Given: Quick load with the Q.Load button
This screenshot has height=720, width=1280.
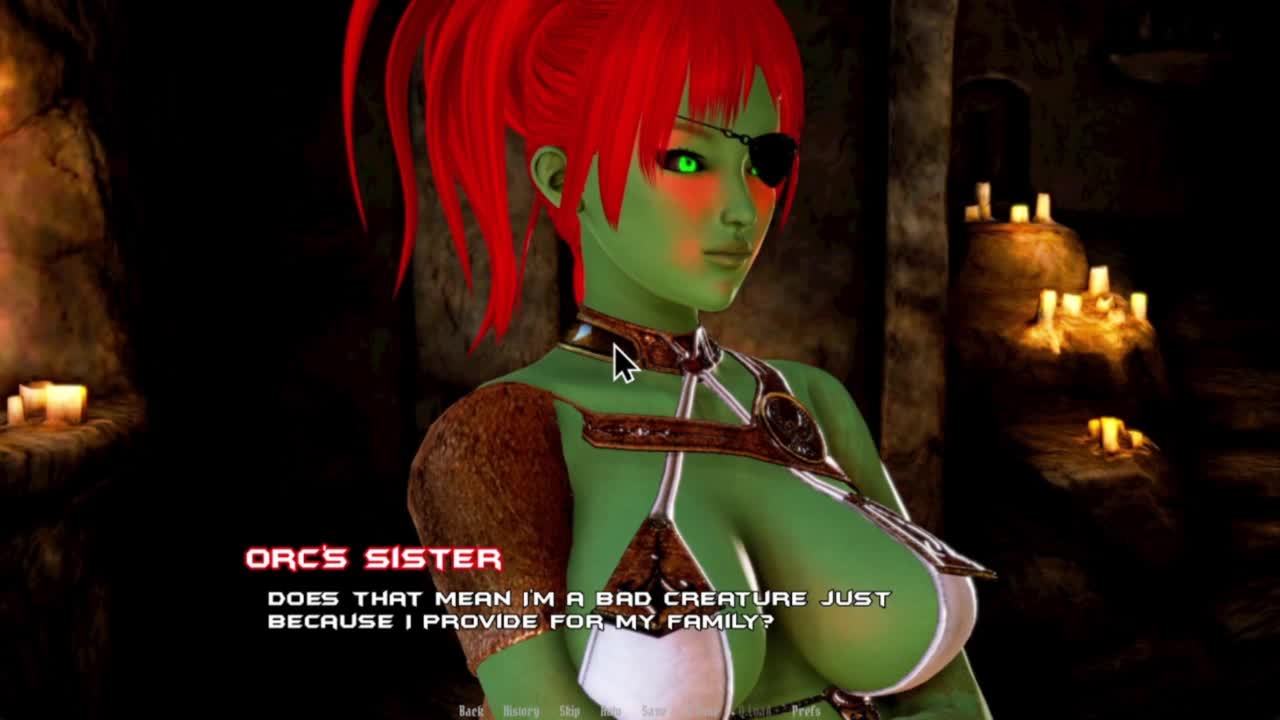Looking at the screenshot, I should tap(752, 711).
